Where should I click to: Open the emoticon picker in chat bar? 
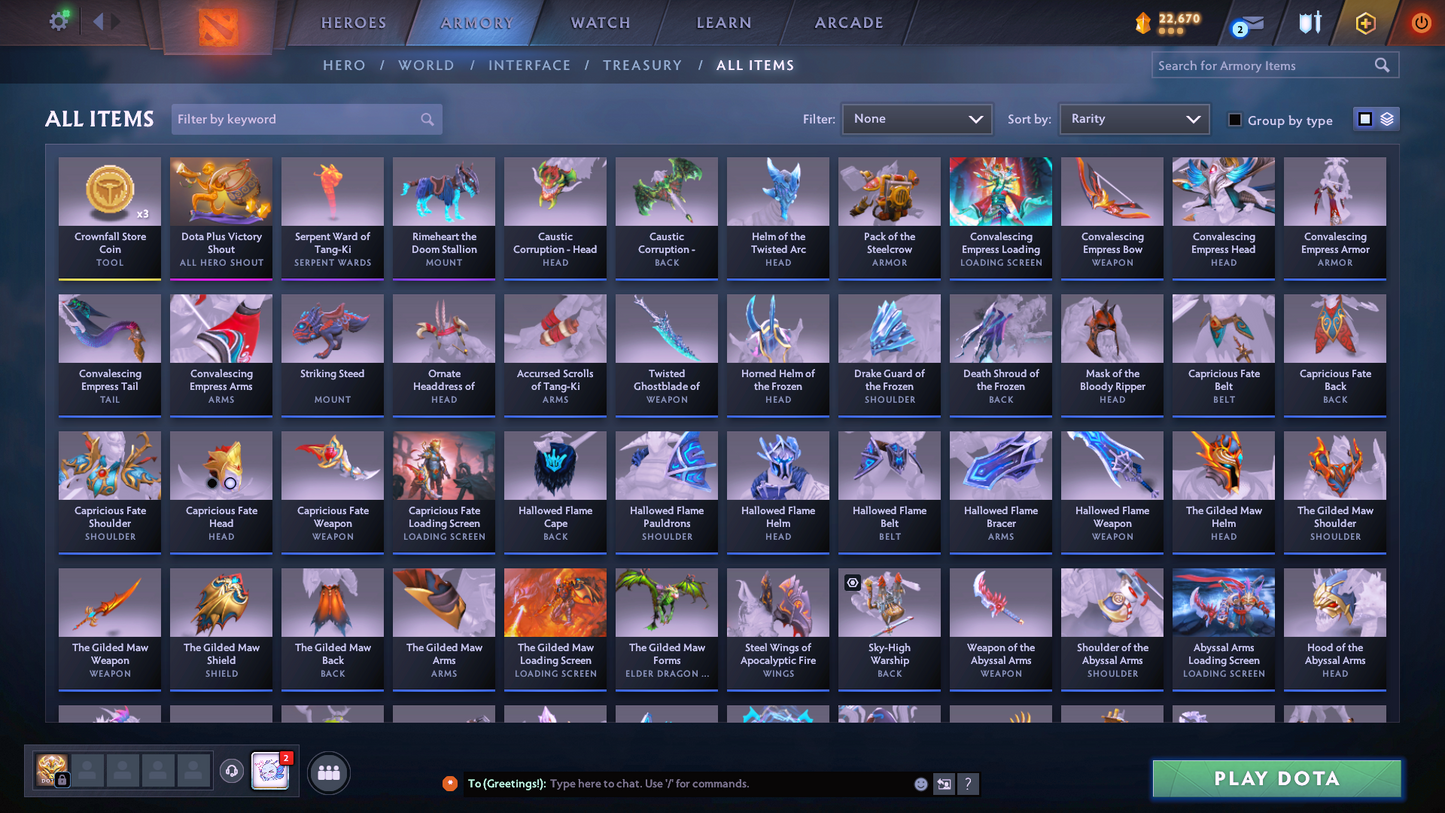(919, 784)
